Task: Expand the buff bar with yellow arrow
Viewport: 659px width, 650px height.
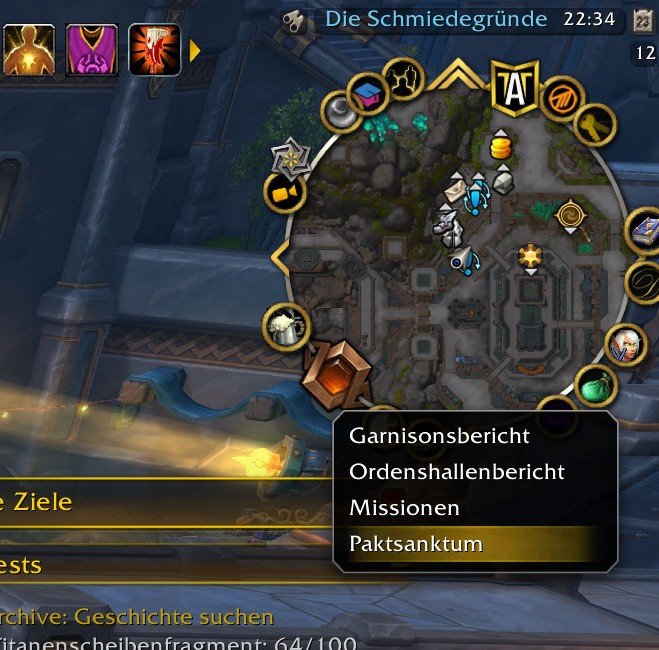Action: point(195,50)
